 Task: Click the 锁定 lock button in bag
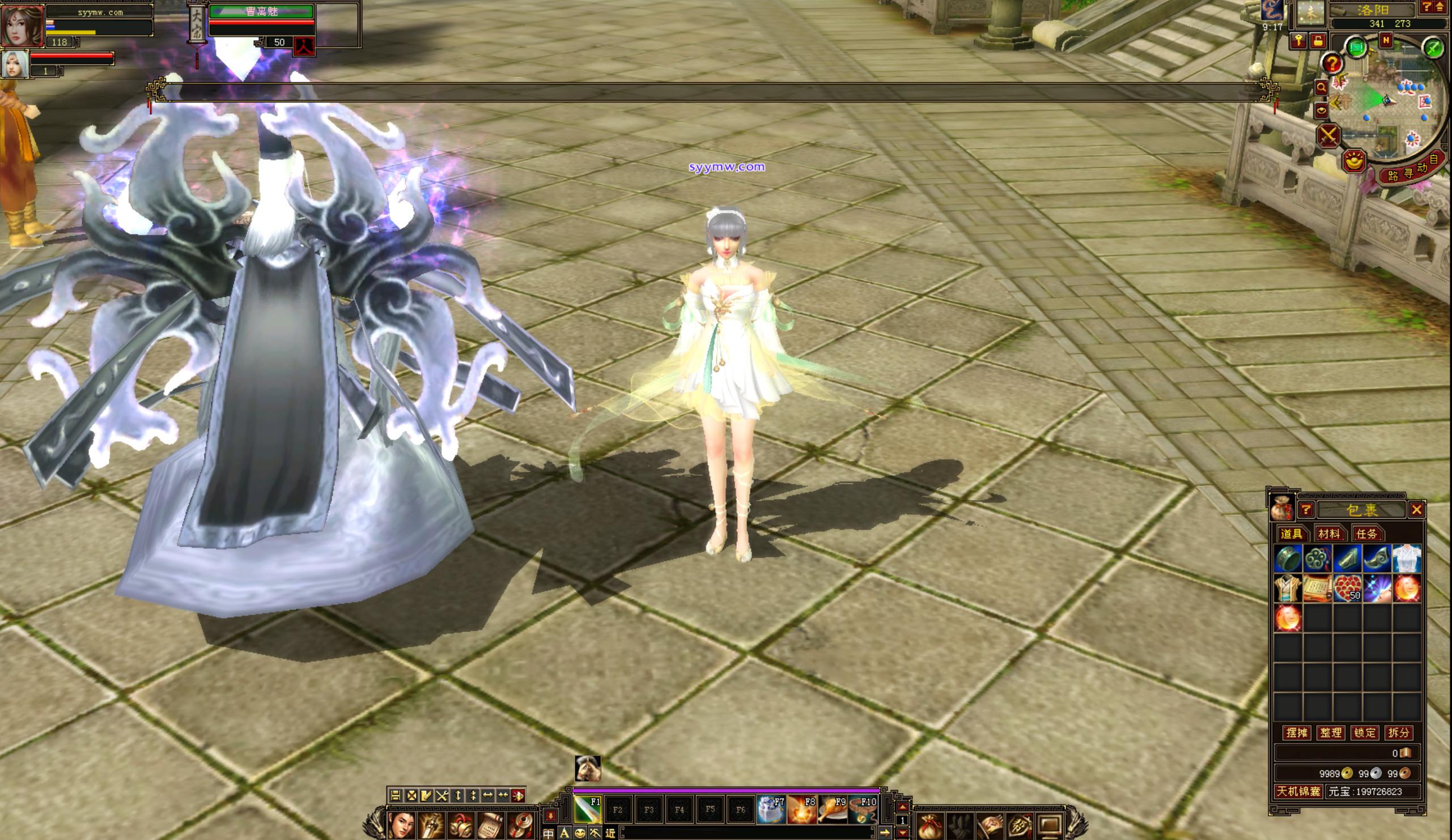(x=1364, y=732)
